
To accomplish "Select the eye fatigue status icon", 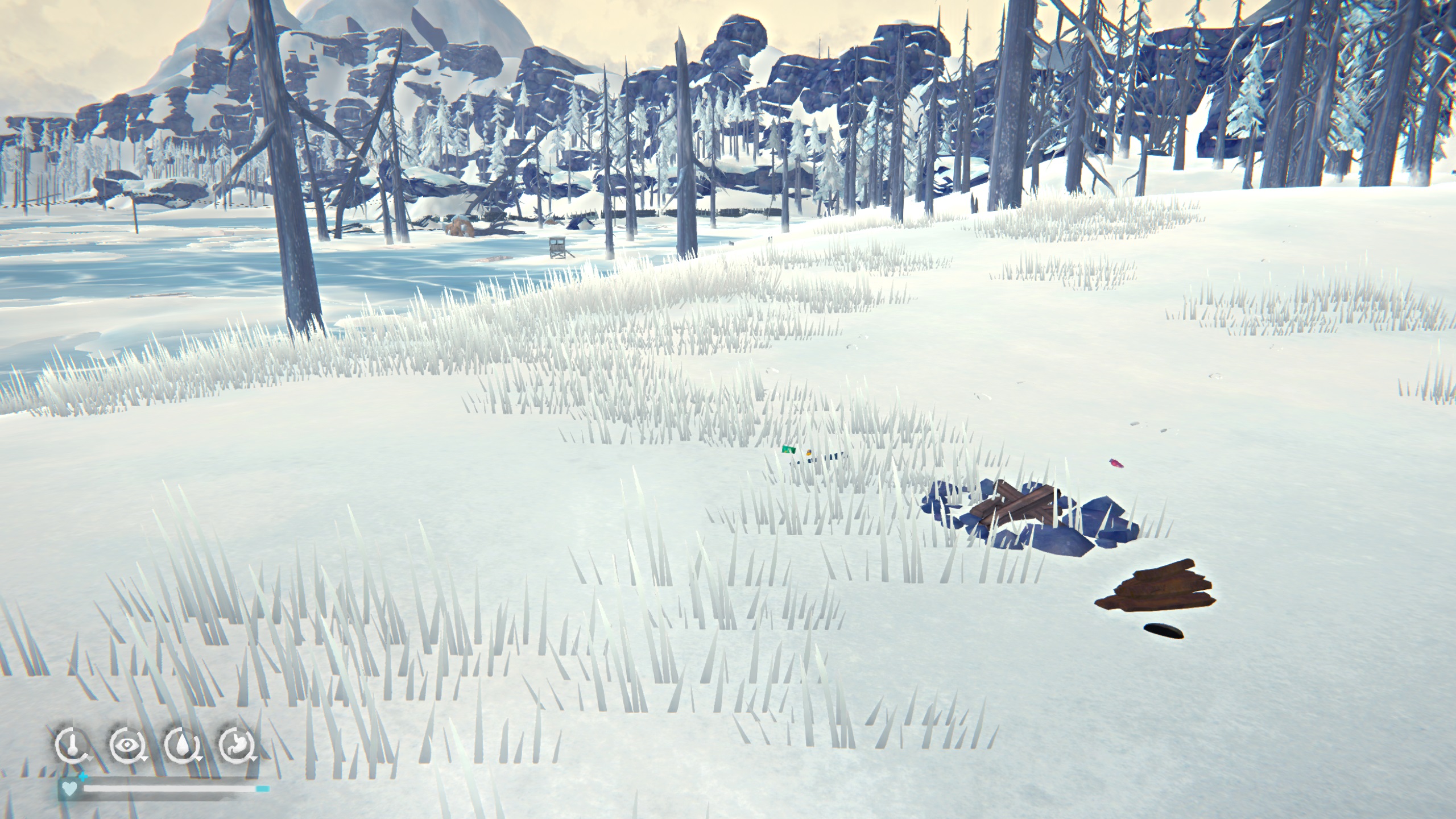I will pos(126,744).
